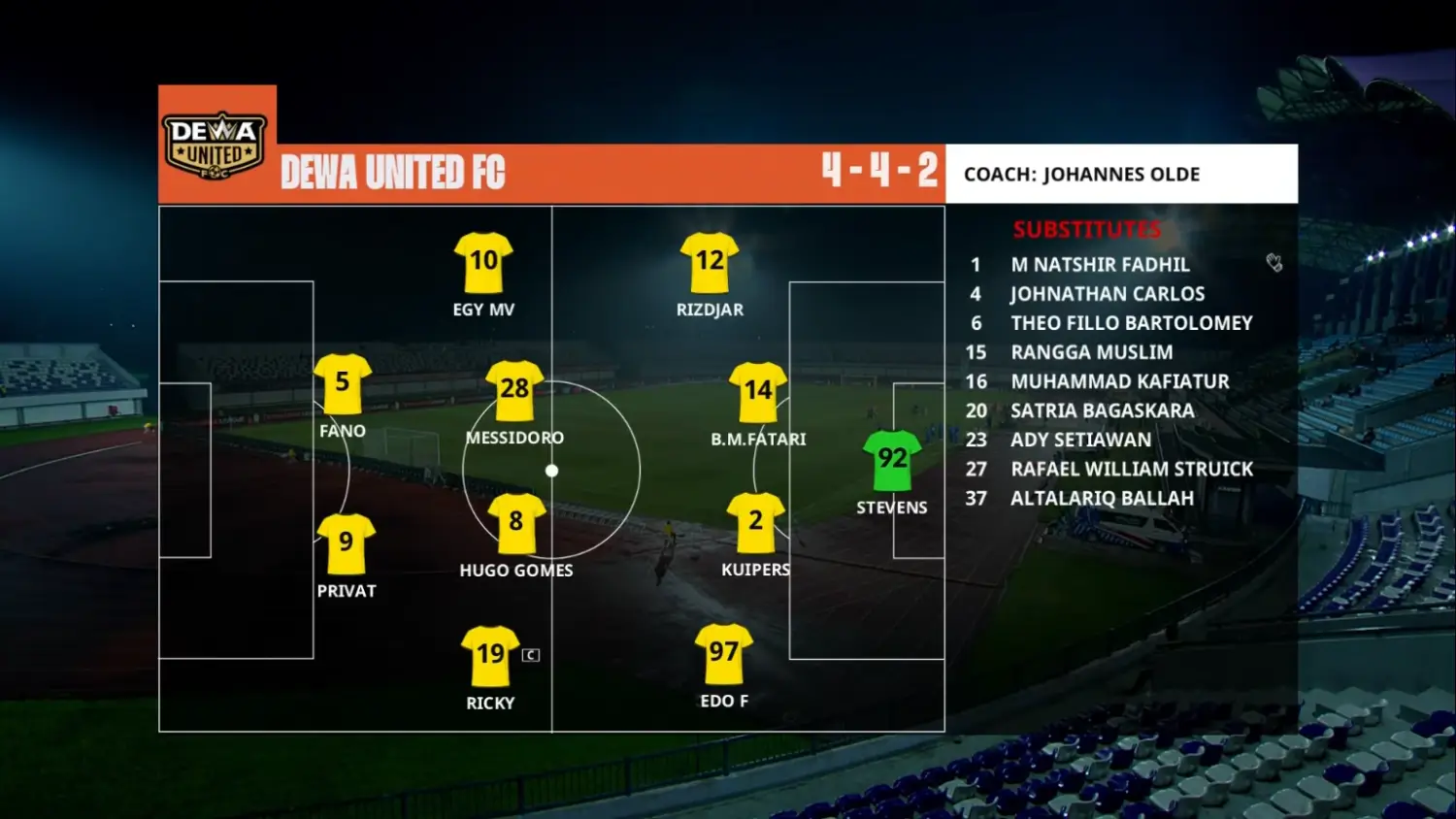Choose Rizdjar's number 12 shirt
The width and height of the screenshot is (1456, 819).
pyautogui.click(x=710, y=262)
